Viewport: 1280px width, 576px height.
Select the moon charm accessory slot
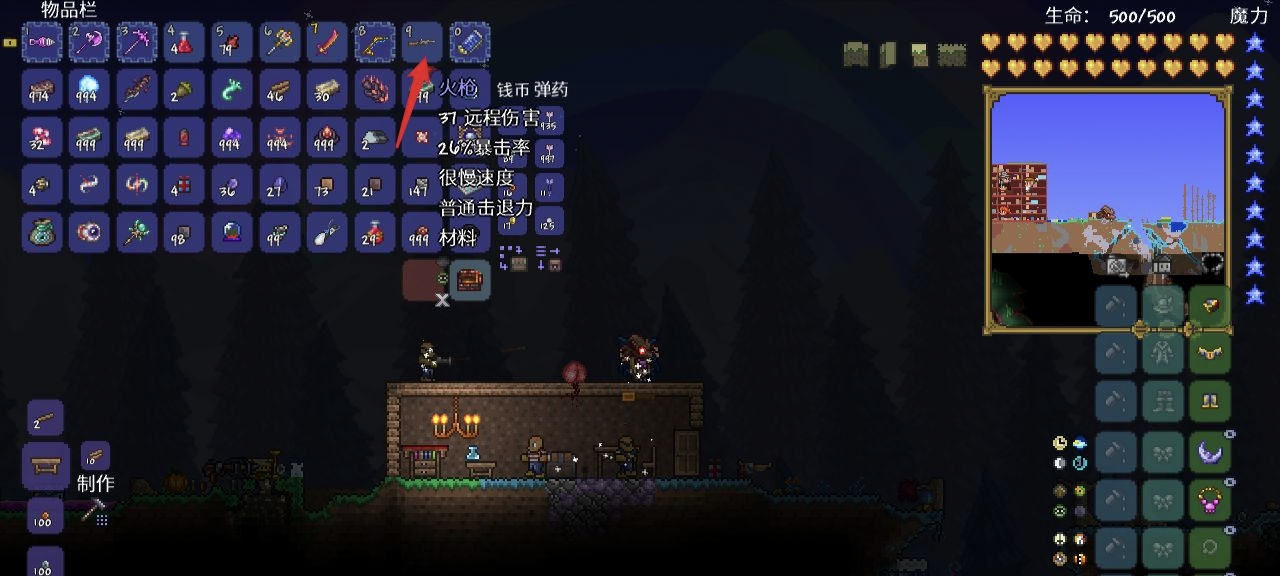coord(1210,451)
